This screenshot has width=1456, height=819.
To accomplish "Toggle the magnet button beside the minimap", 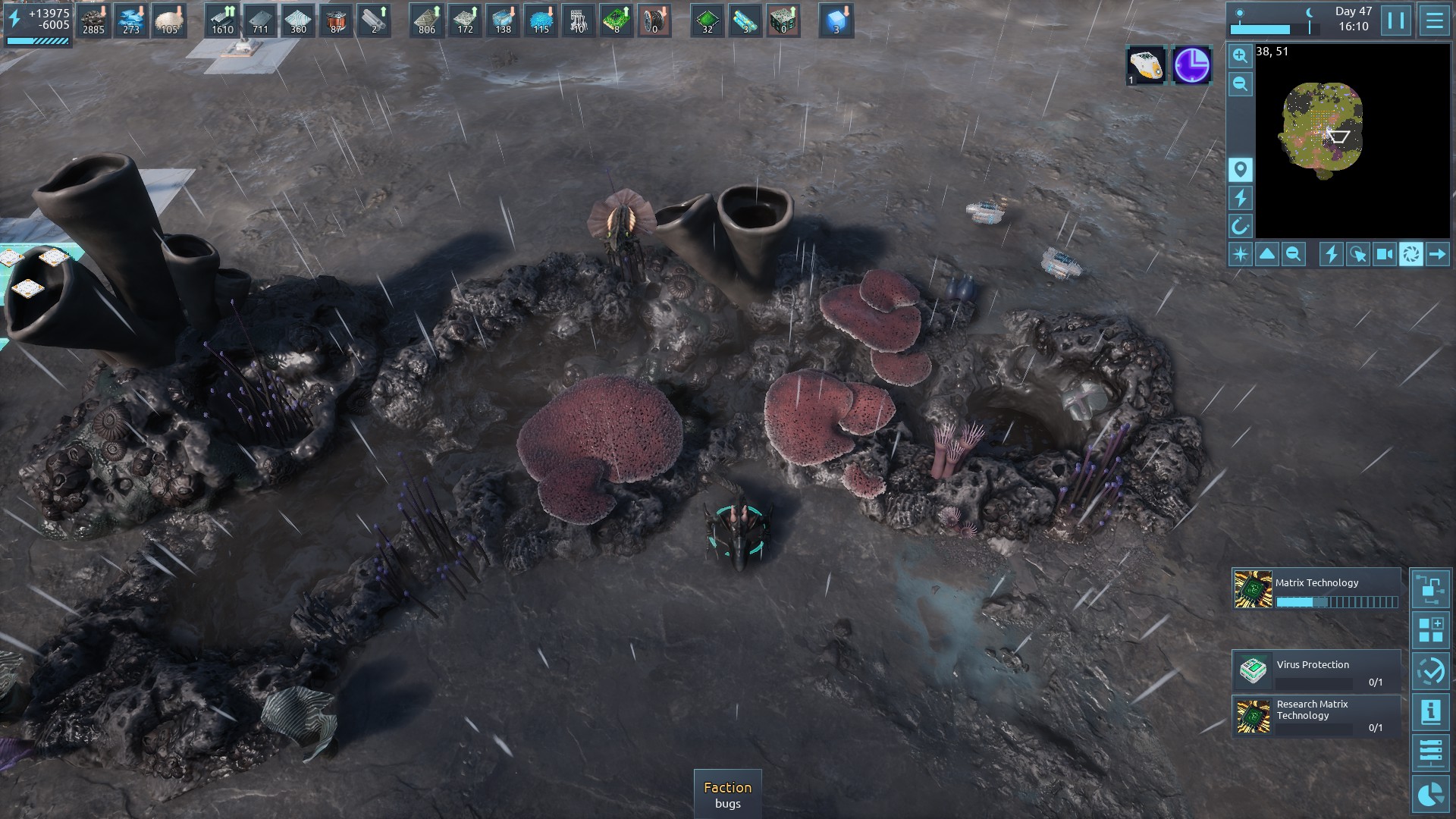I will (x=1241, y=226).
